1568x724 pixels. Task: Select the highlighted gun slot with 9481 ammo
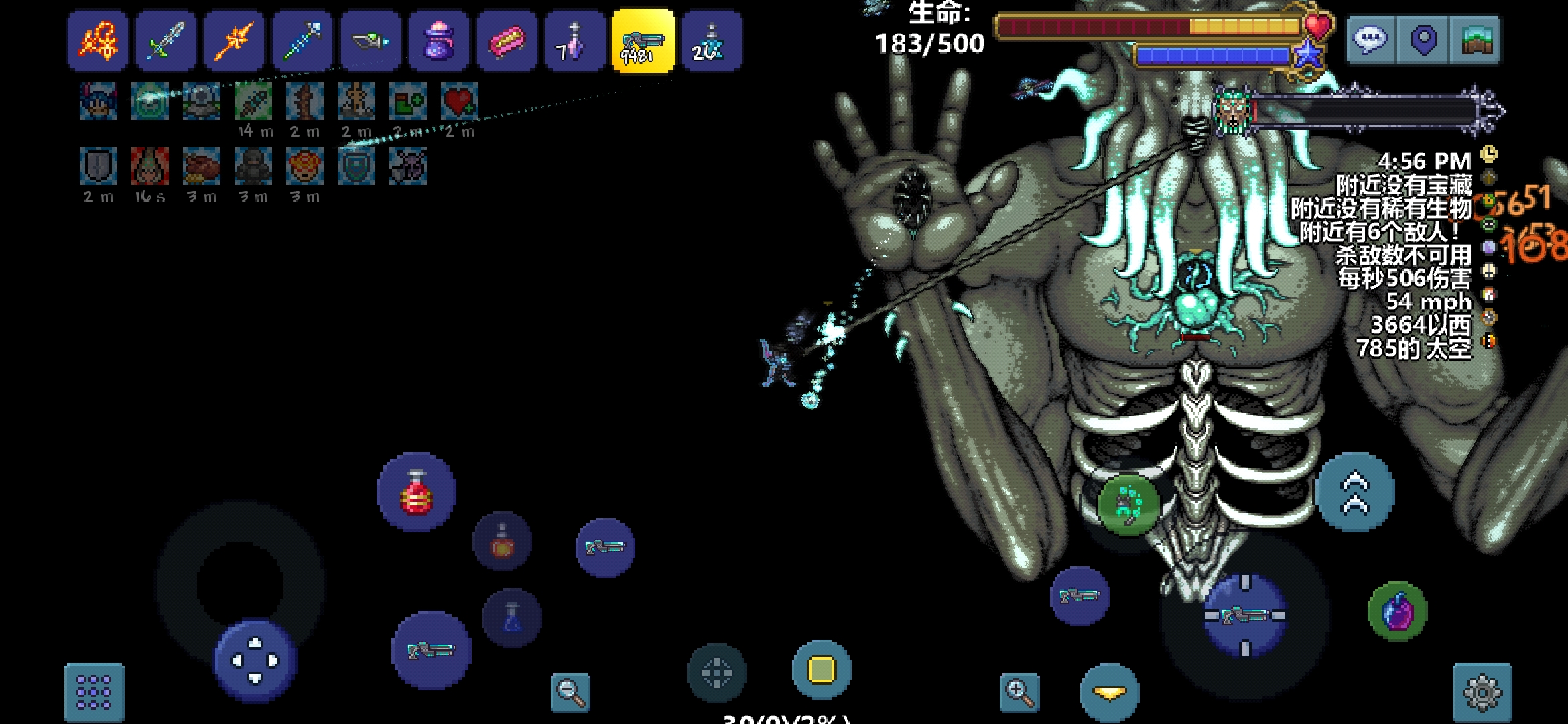pyautogui.click(x=643, y=41)
